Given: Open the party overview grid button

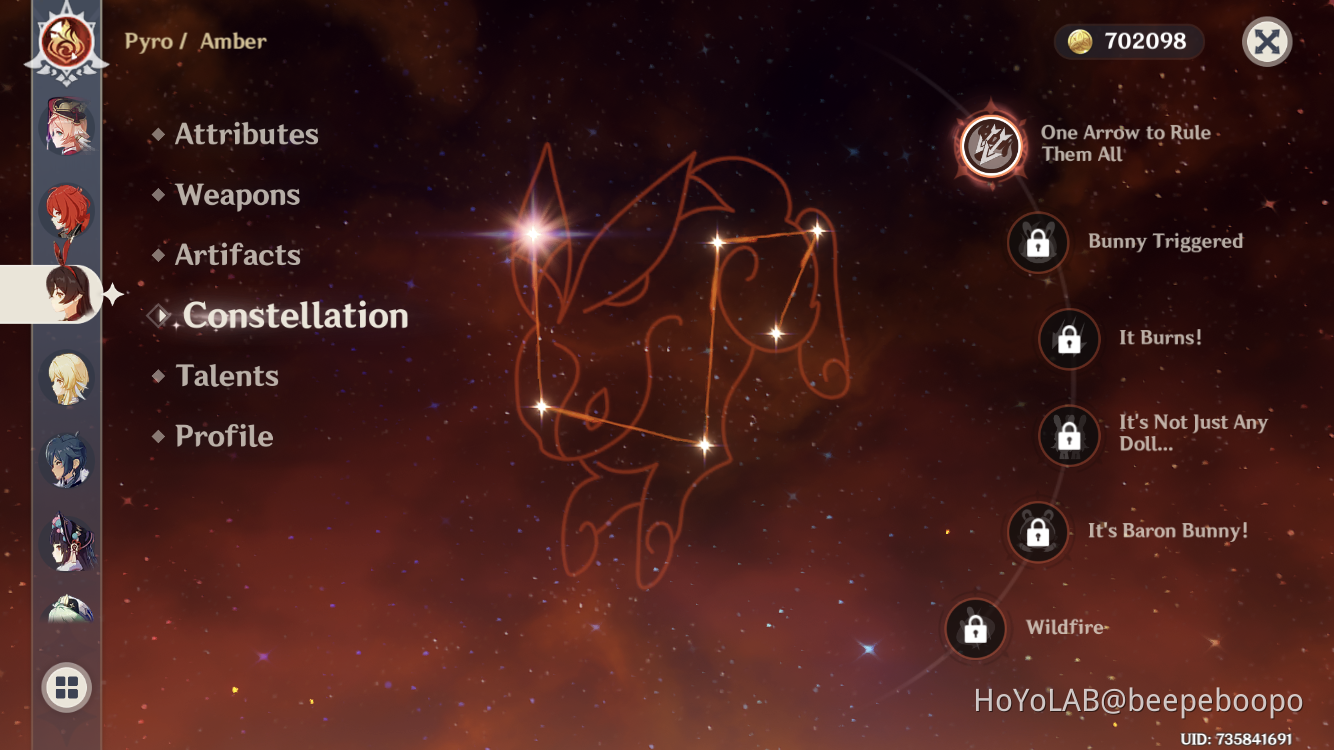Looking at the screenshot, I should (66, 687).
